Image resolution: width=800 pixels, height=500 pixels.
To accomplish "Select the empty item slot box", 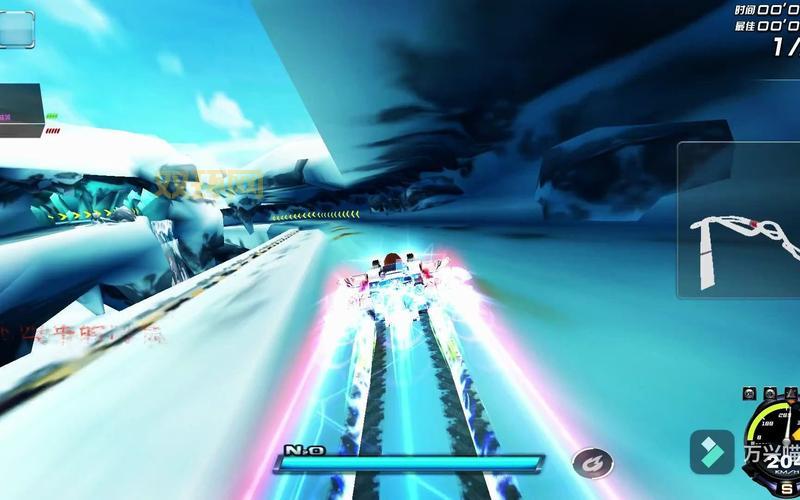I will click(17, 29).
